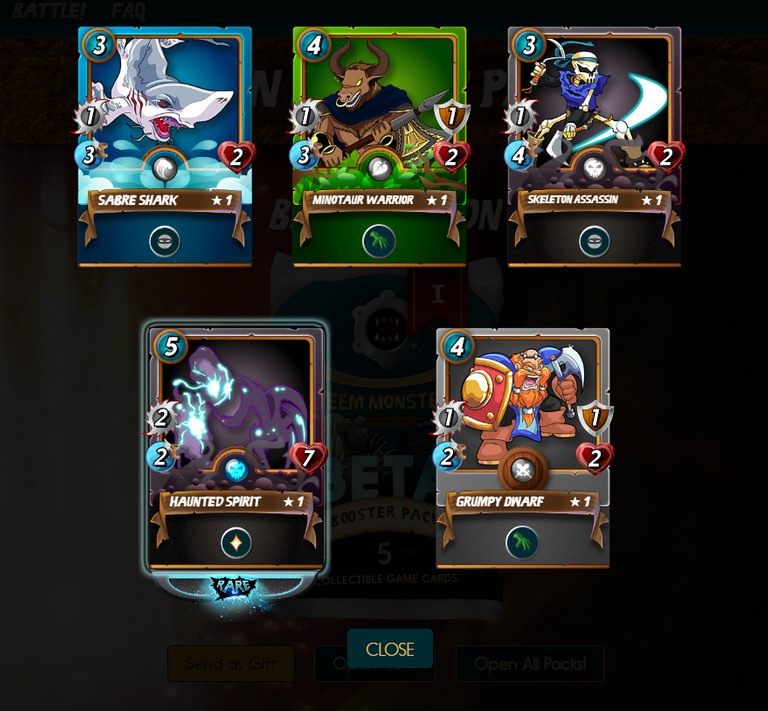Close the opened pack card reveal
Viewport: 768px width, 711px height.
[x=390, y=649]
